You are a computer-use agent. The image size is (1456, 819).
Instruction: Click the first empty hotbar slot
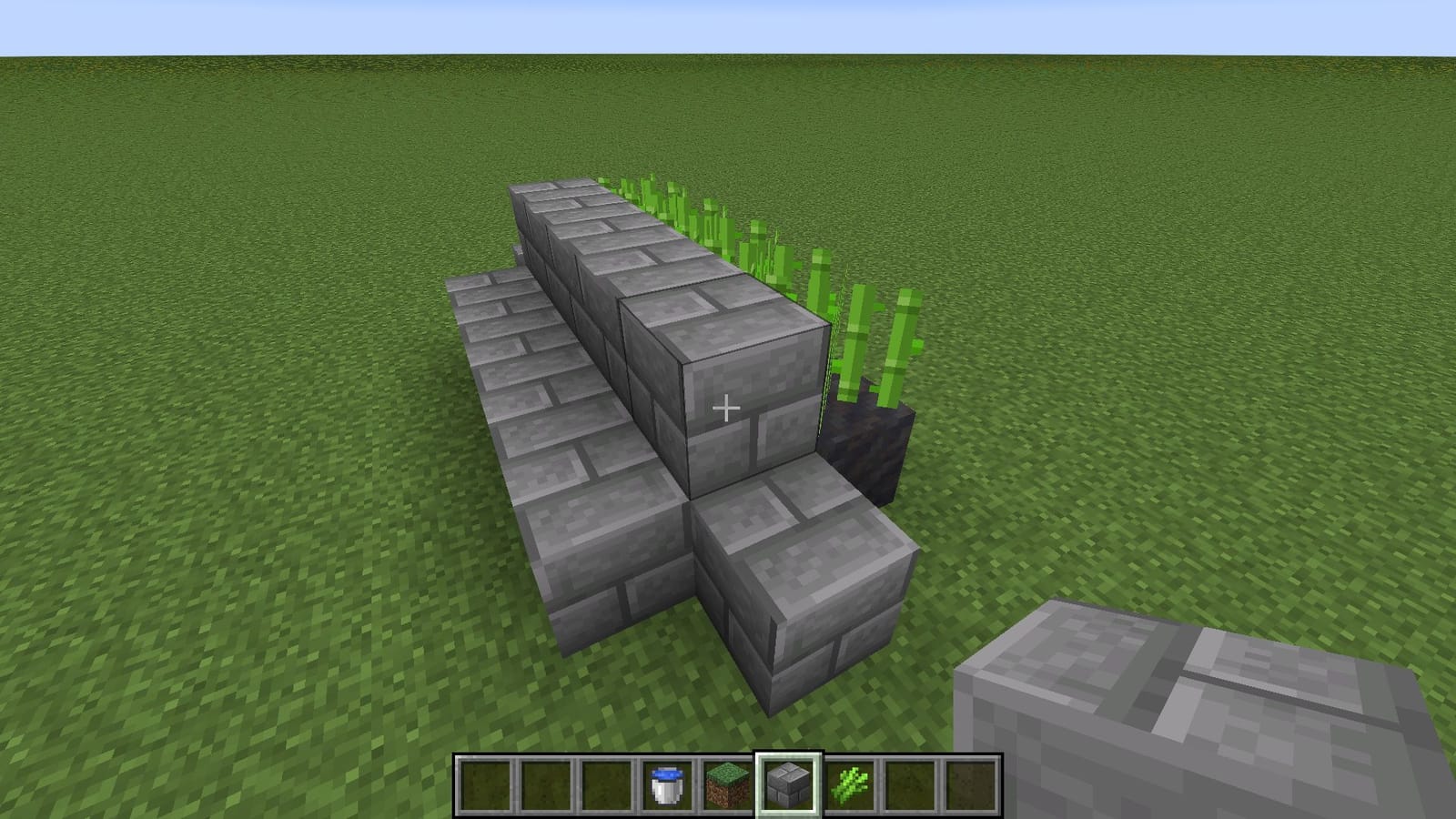486,784
